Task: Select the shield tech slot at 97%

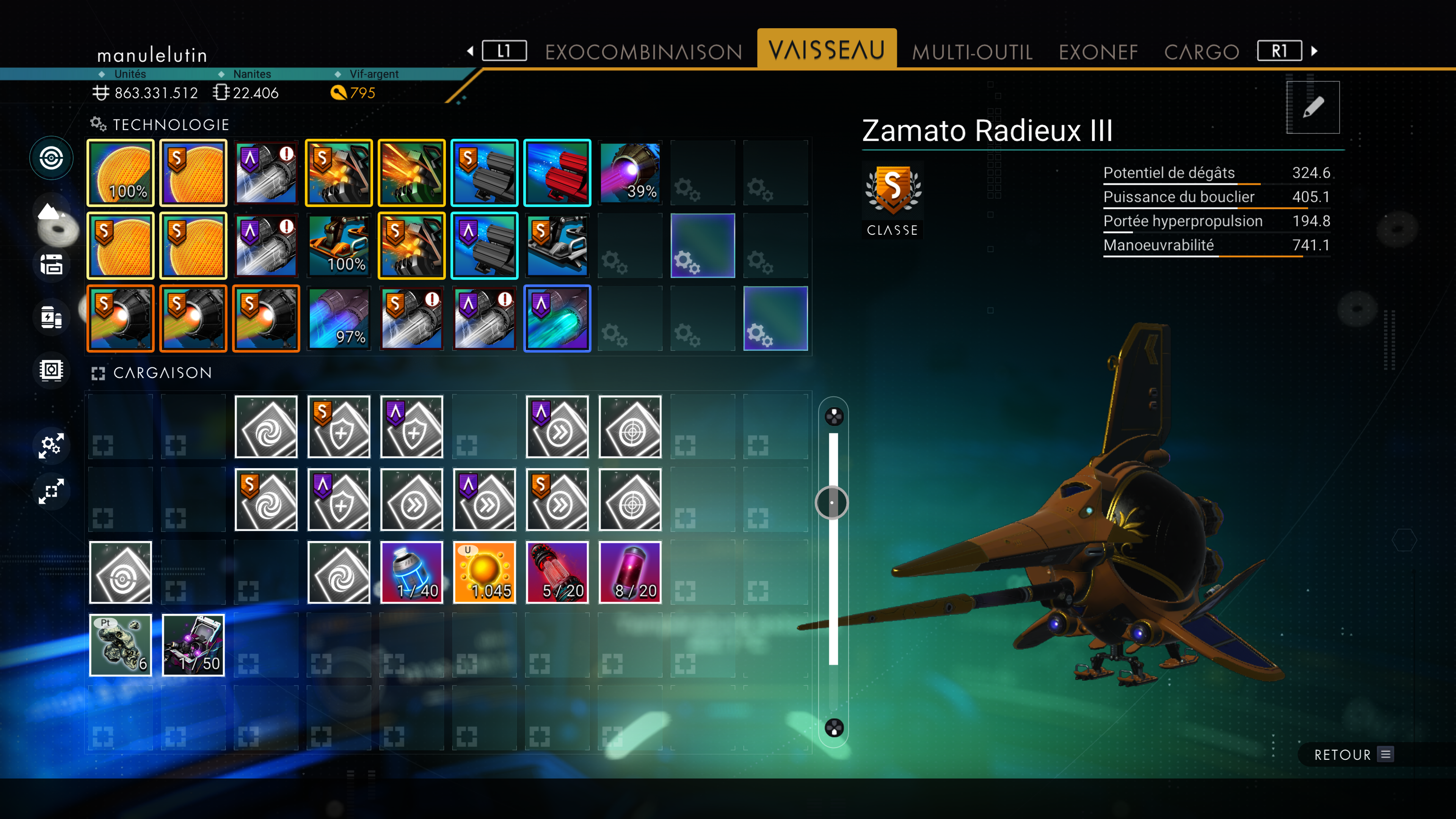Action: 339,318
